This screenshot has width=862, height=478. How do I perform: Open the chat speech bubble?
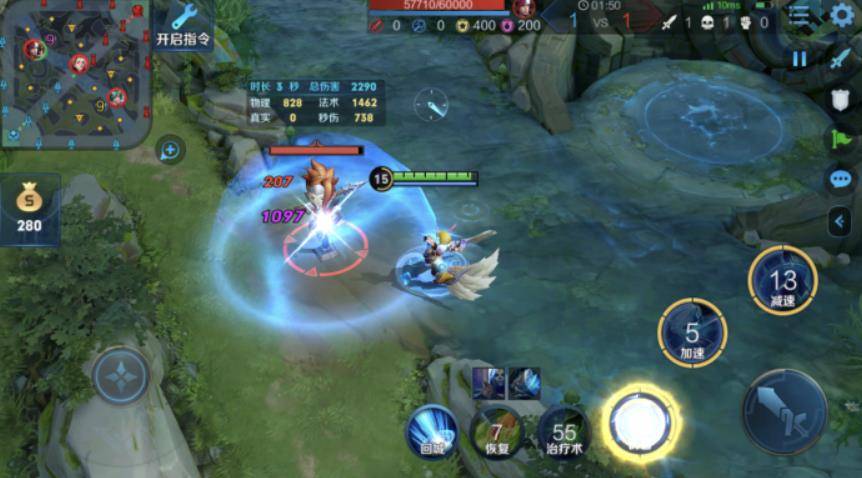tap(840, 179)
